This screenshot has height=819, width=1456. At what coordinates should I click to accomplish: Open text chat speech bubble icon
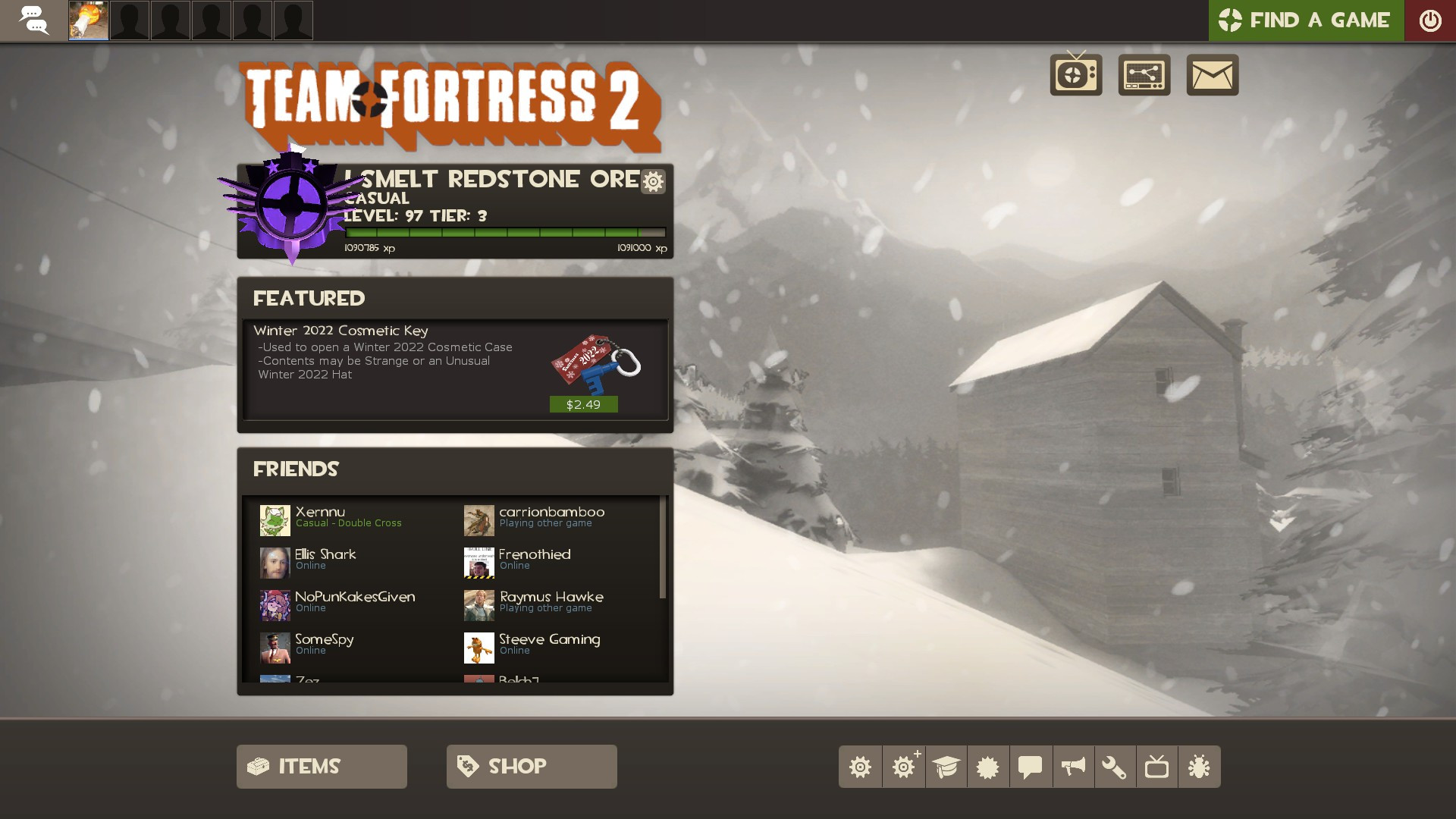point(1029,767)
